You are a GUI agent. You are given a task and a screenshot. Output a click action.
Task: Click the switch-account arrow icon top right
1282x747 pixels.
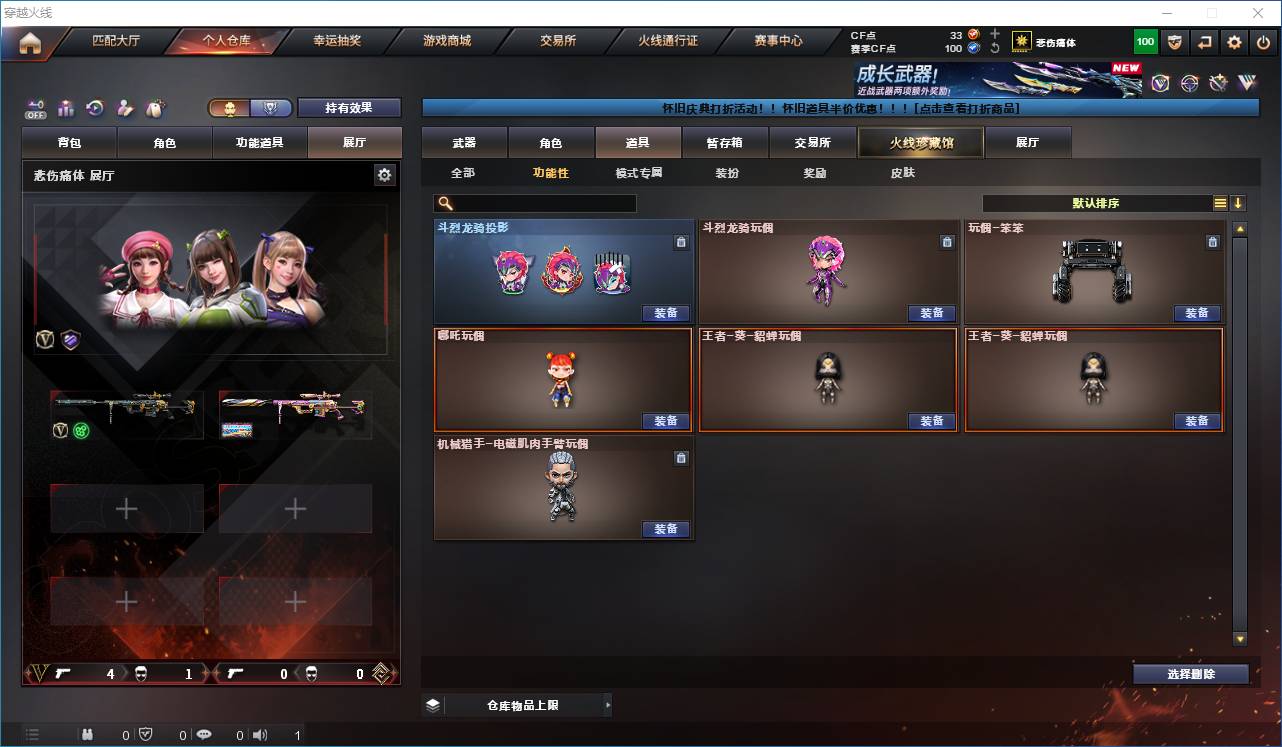coord(1204,41)
